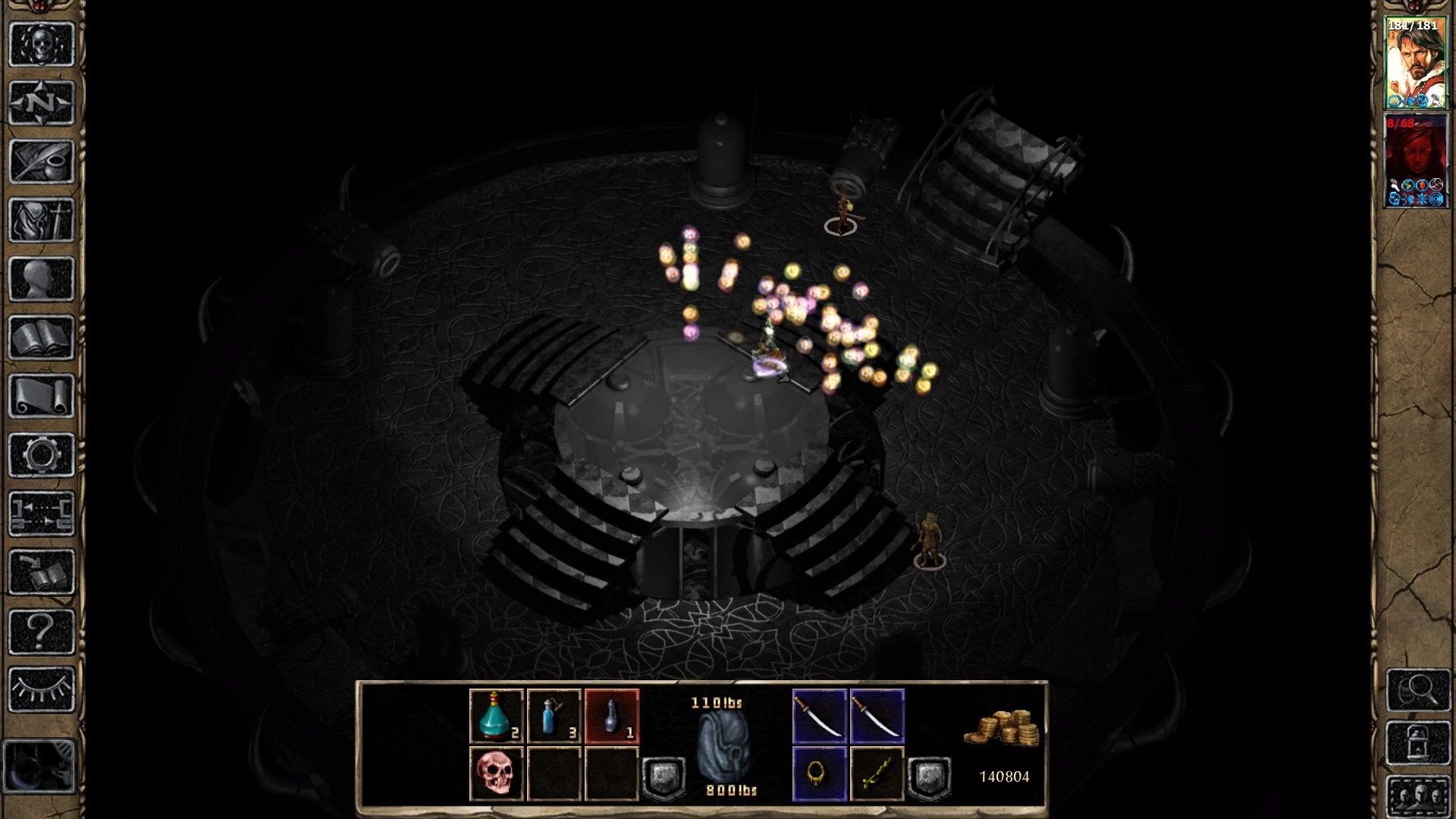This screenshot has height=819, width=1456.
Task: Select the red-tinted woman portrait
Action: tap(1414, 161)
